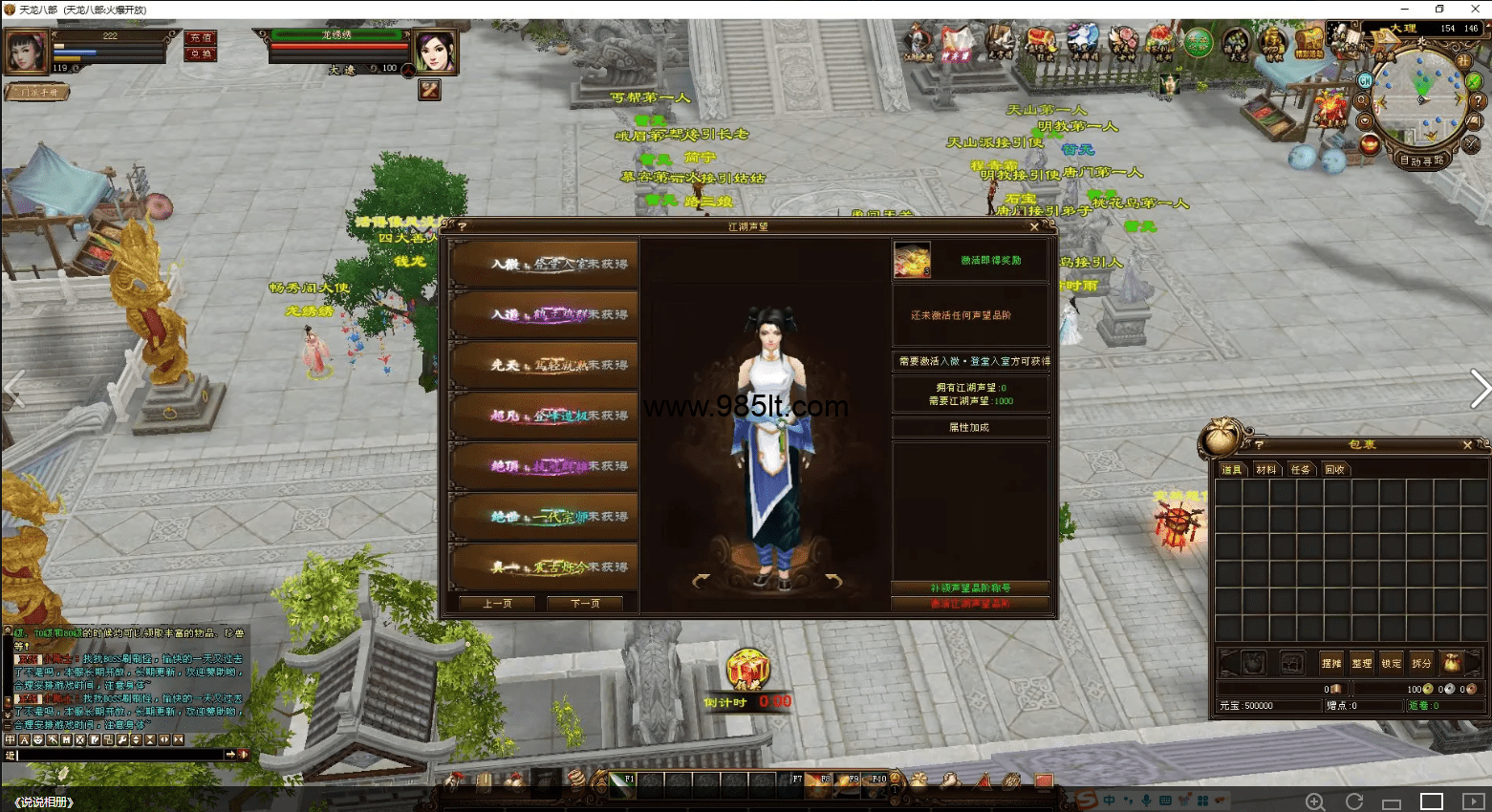The width and height of the screenshot is (1492, 812).
Task: Close the 包裹 bag window
Action: click(1467, 444)
